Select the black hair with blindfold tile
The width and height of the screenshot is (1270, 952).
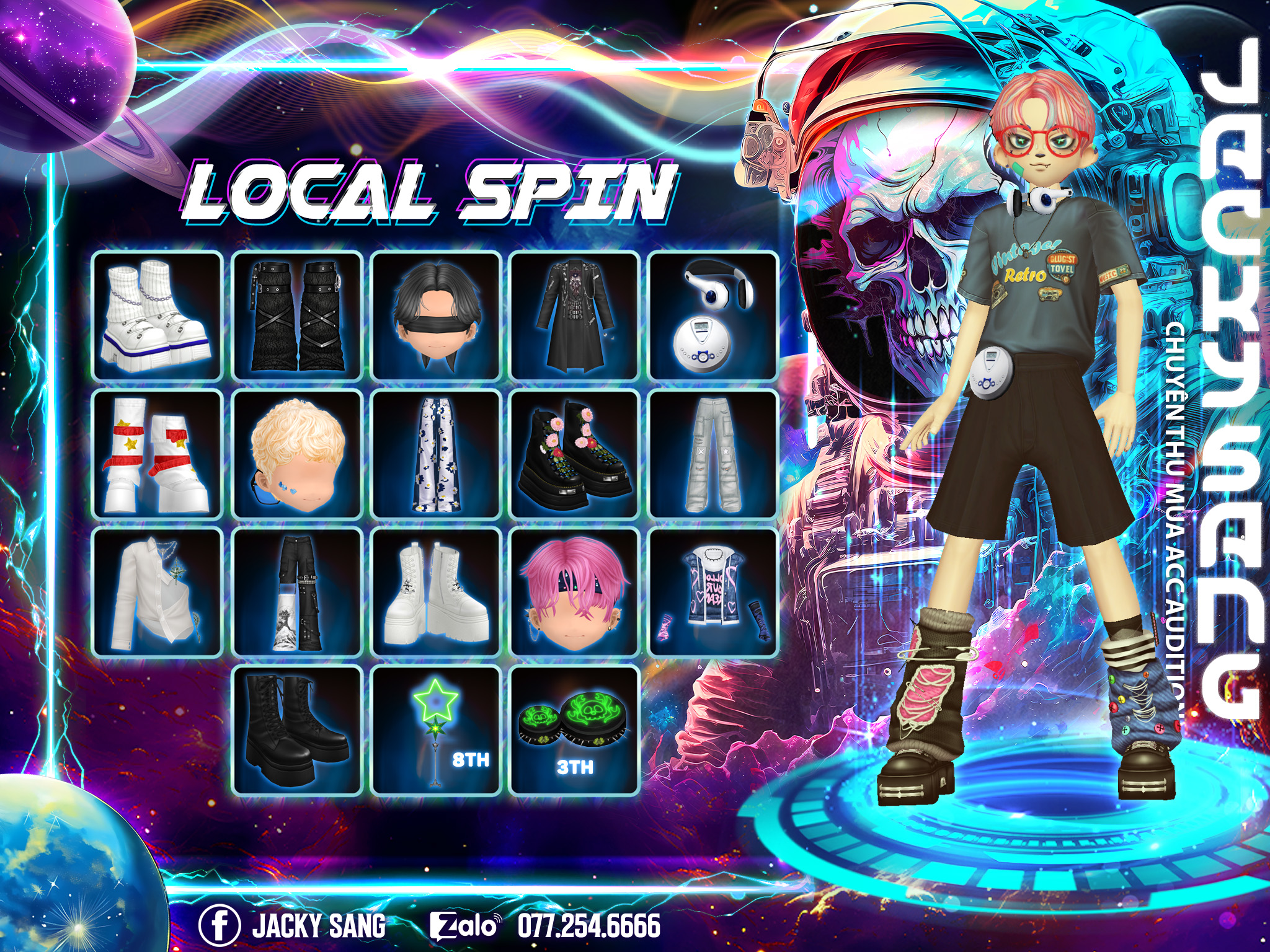pyautogui.click(x=436, y=315)
